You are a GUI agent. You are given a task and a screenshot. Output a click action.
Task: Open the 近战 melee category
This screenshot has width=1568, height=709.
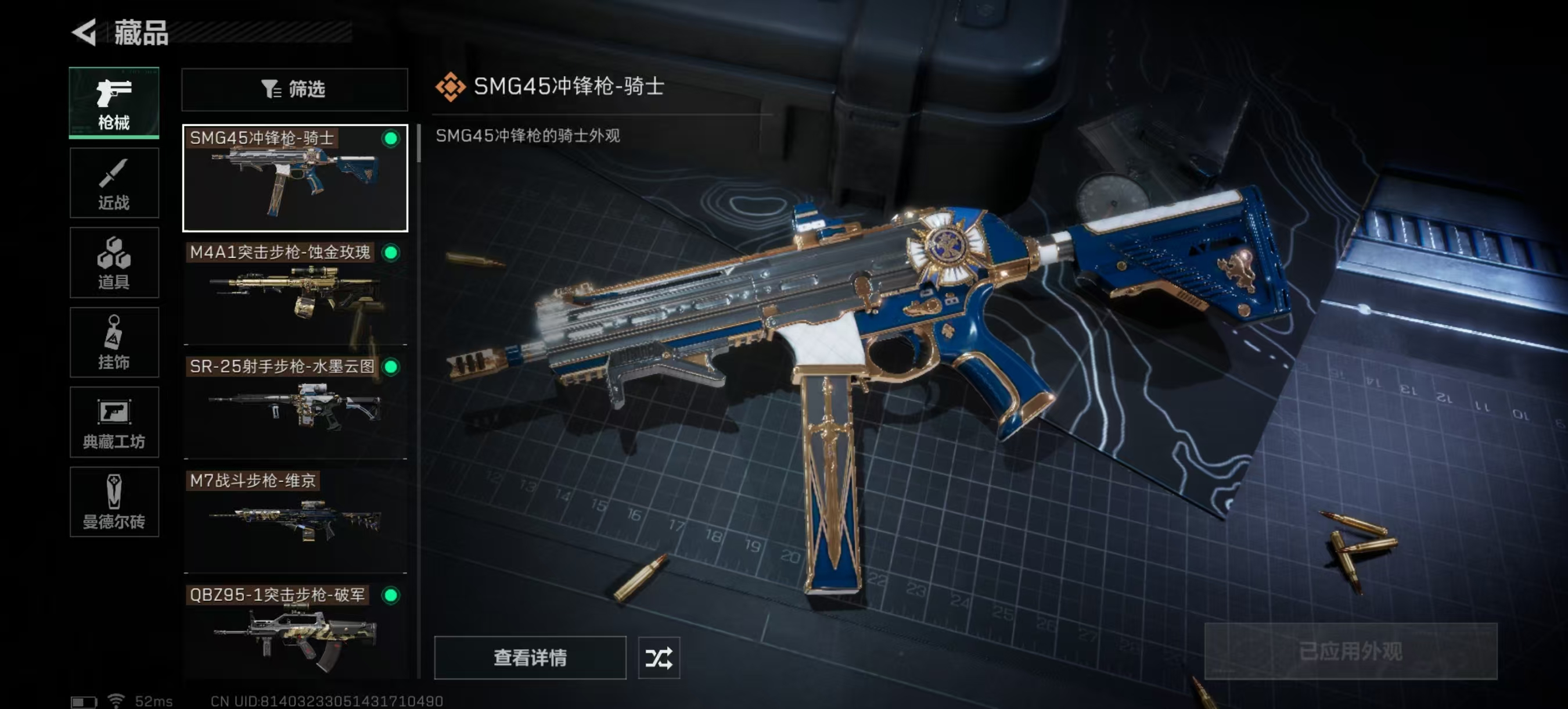[x=114, y=182]
